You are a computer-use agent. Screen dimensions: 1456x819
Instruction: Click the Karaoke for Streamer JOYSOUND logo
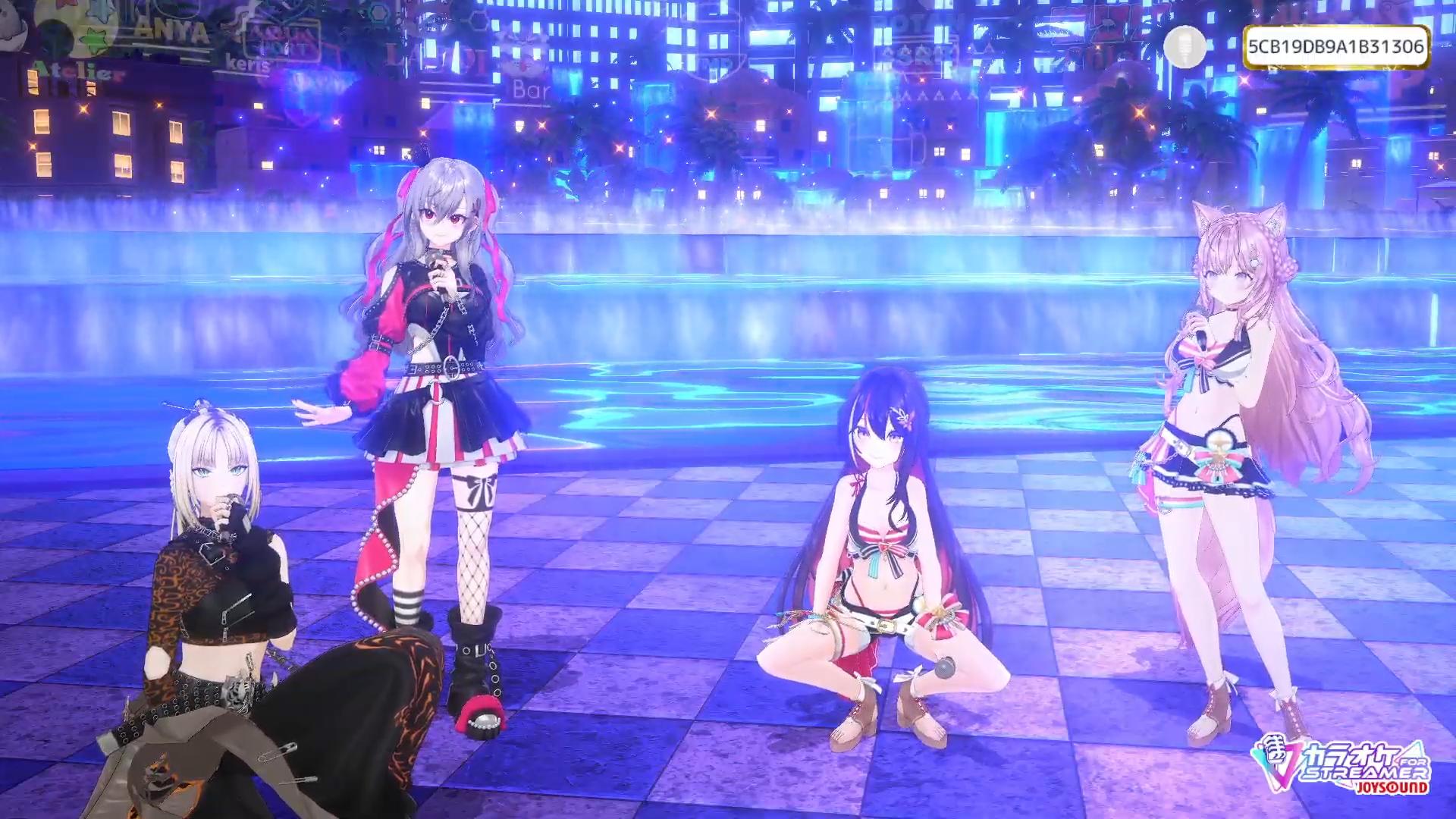tap(1341, 764)
